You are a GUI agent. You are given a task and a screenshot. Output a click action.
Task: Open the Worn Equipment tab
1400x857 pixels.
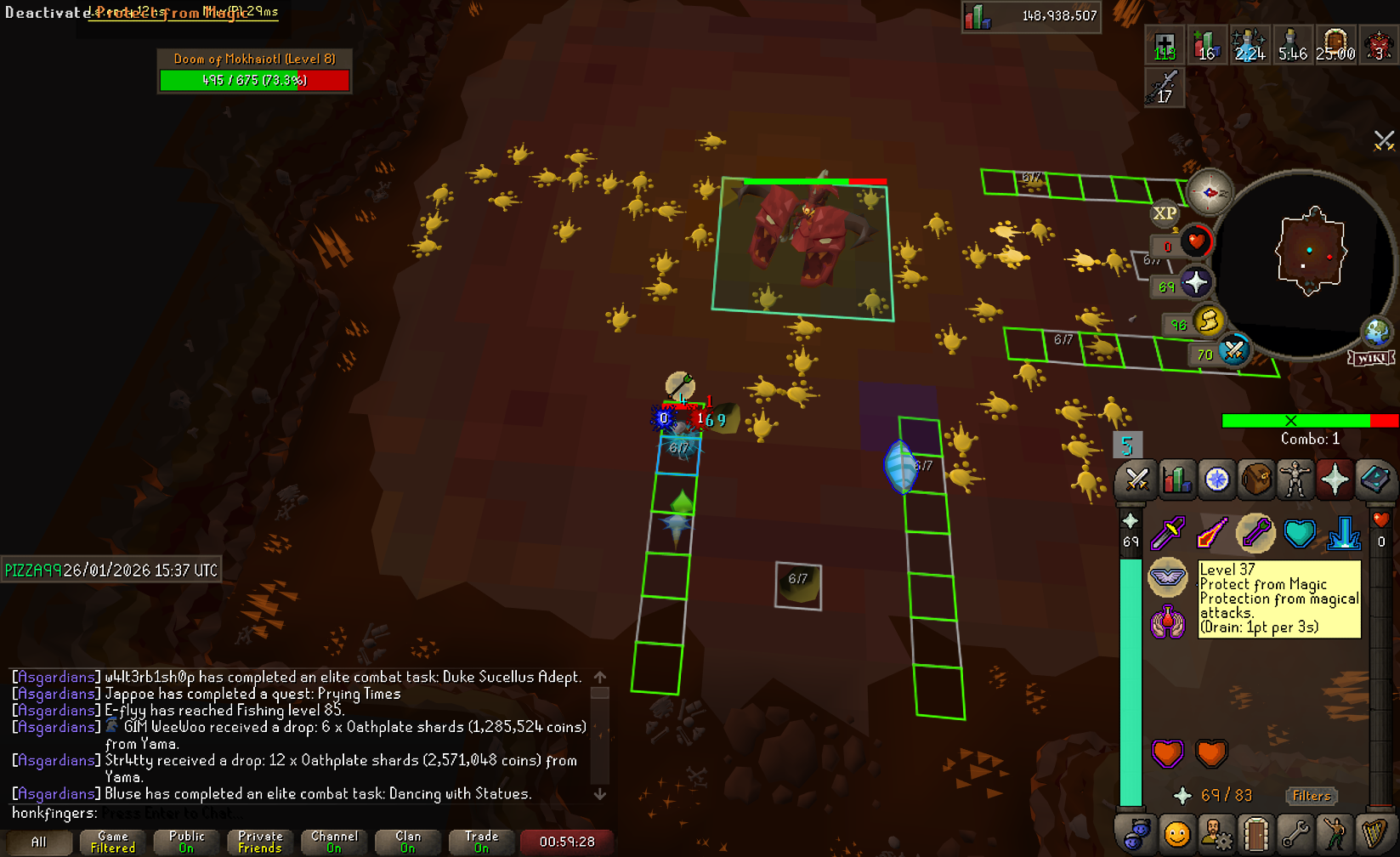click(x=1295, y=480)
